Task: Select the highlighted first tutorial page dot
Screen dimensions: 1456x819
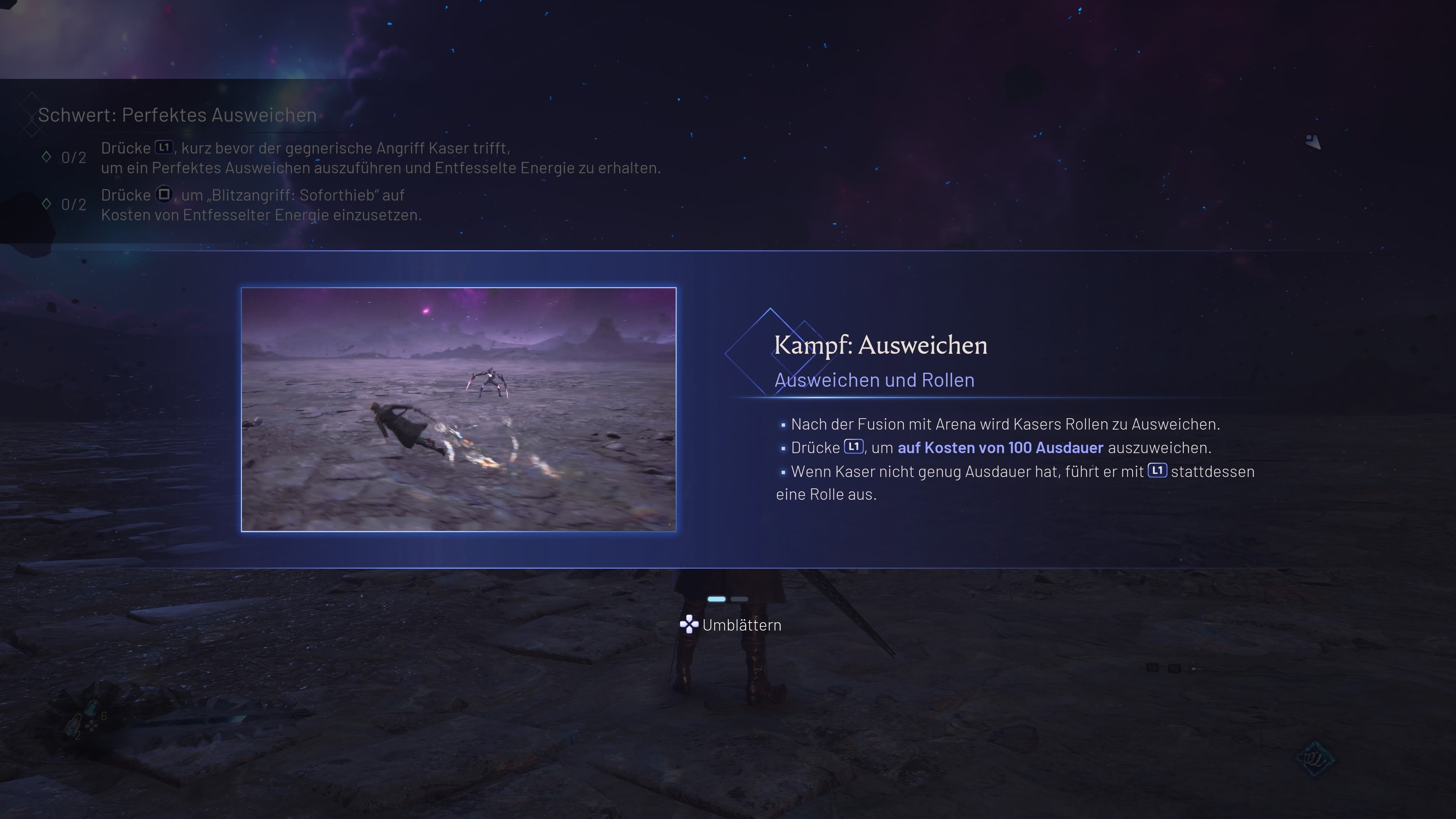Action: [716, 599]
